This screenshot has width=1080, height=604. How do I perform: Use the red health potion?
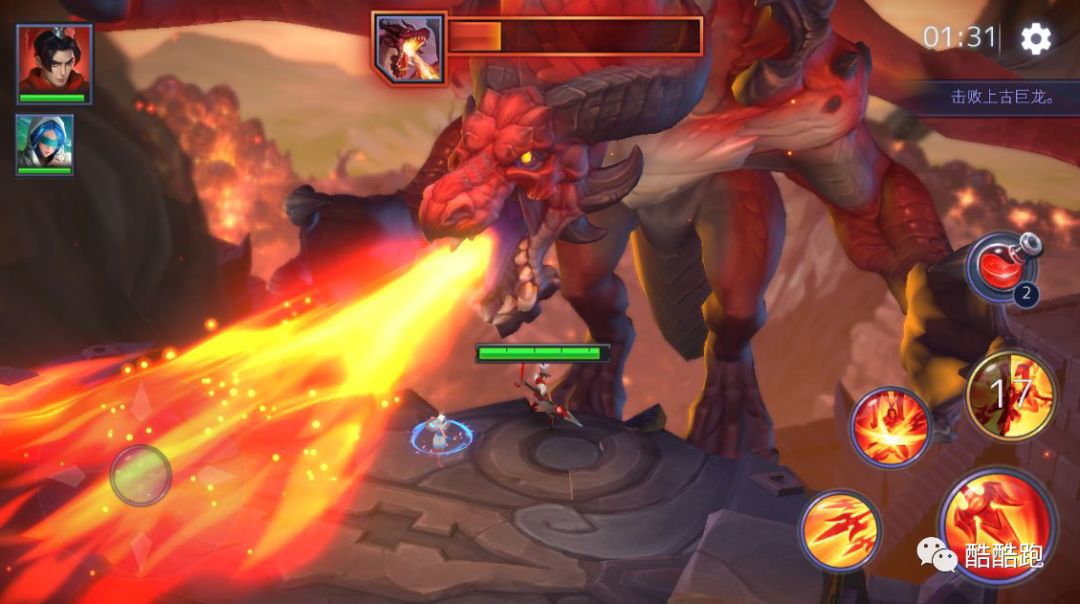coord(1001,268)
